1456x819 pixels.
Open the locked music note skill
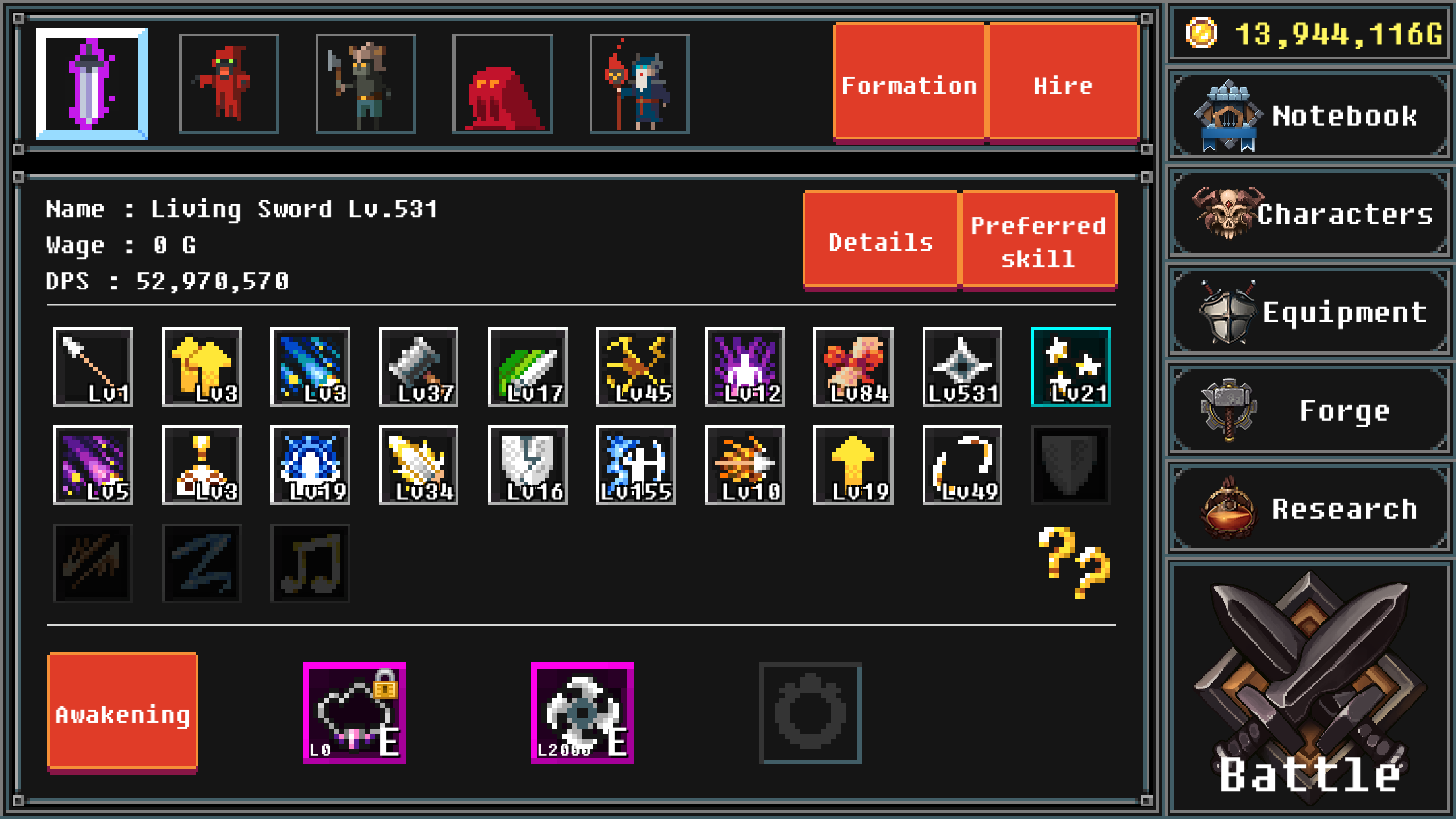(310, 562)
